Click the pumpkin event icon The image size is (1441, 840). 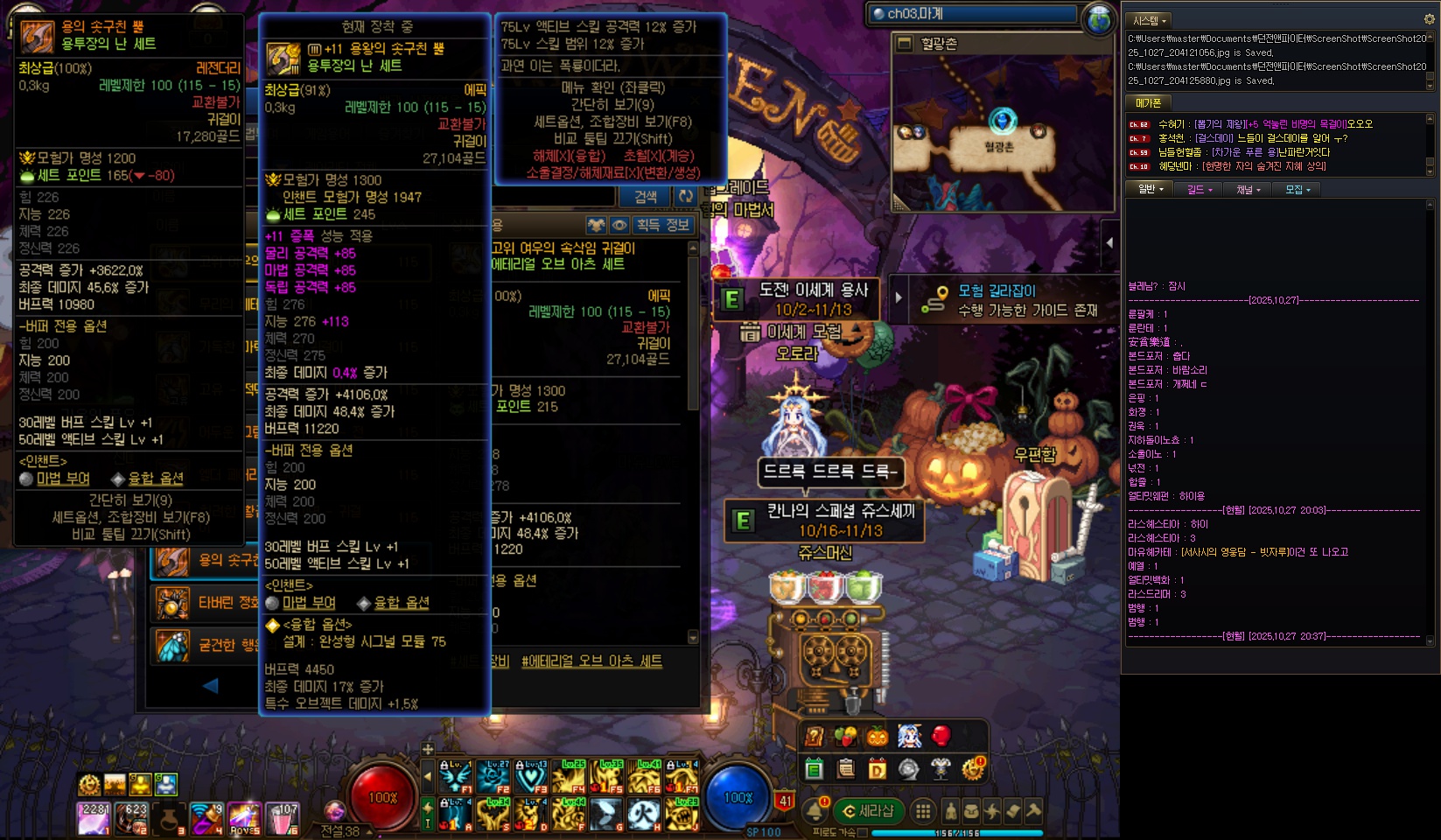pyautogui.click(x=877, y=737)
